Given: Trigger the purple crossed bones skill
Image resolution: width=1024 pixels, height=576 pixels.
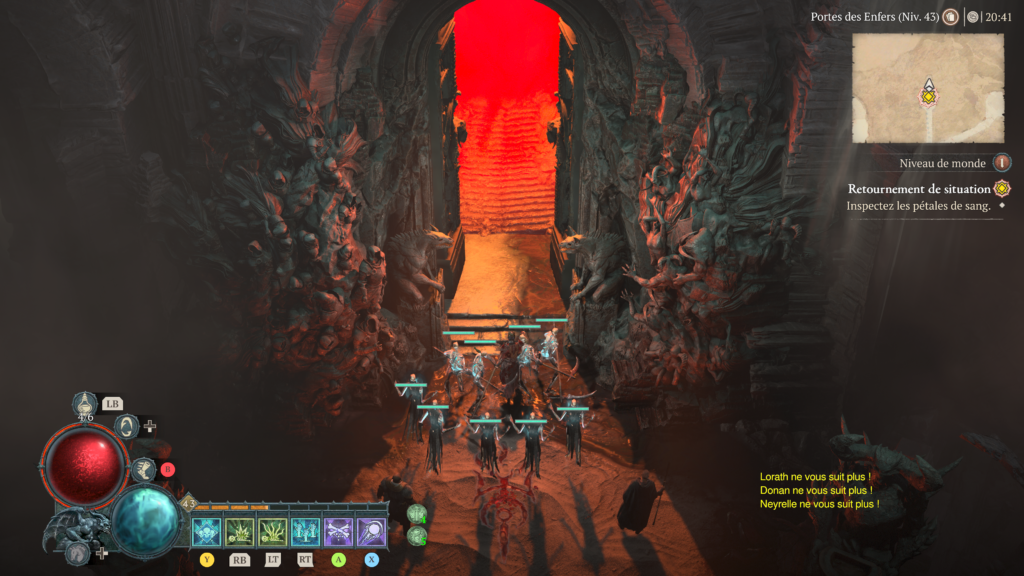Looking at the screenshot, I should [x=338, y=531].
